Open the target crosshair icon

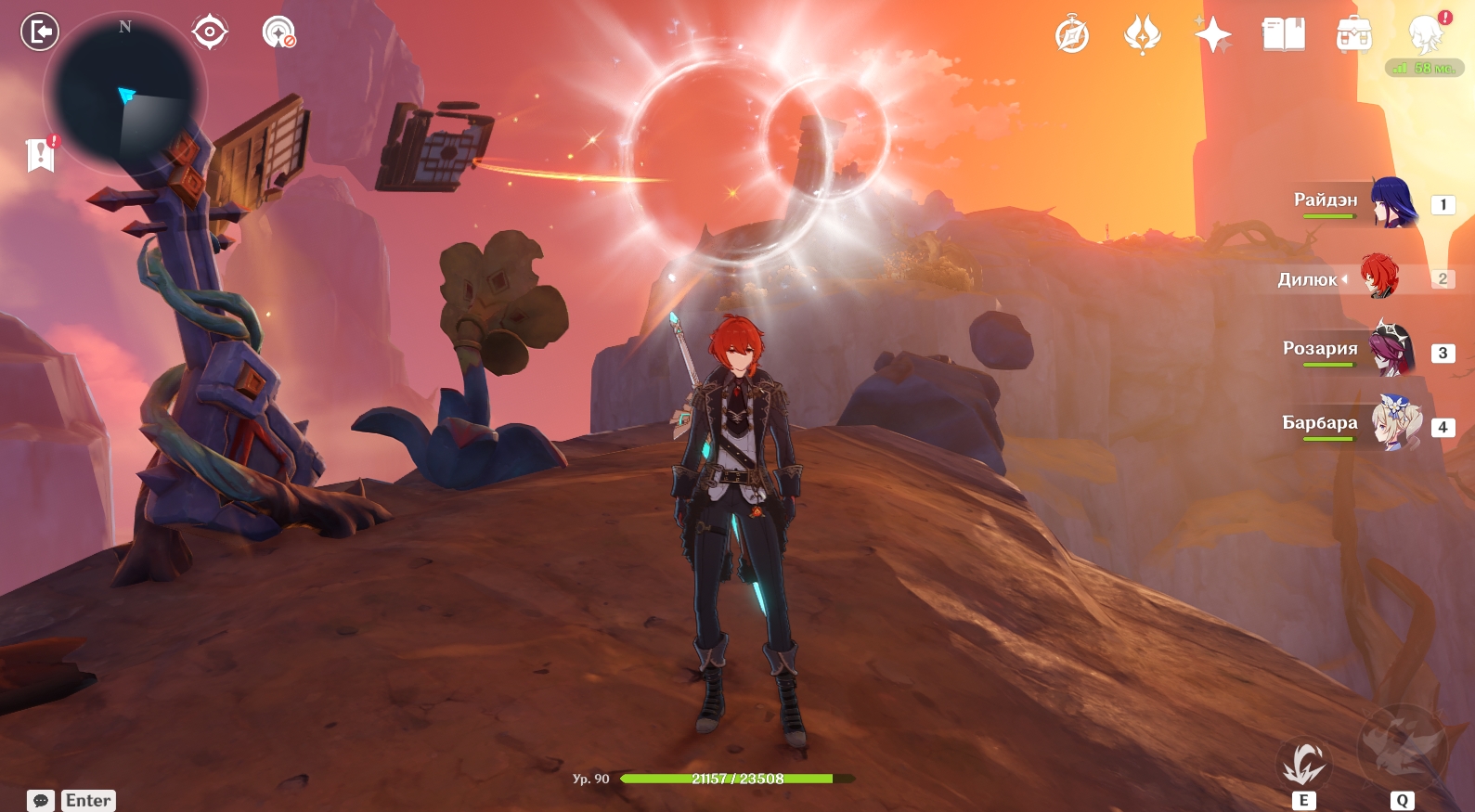(x=210, y=32)
